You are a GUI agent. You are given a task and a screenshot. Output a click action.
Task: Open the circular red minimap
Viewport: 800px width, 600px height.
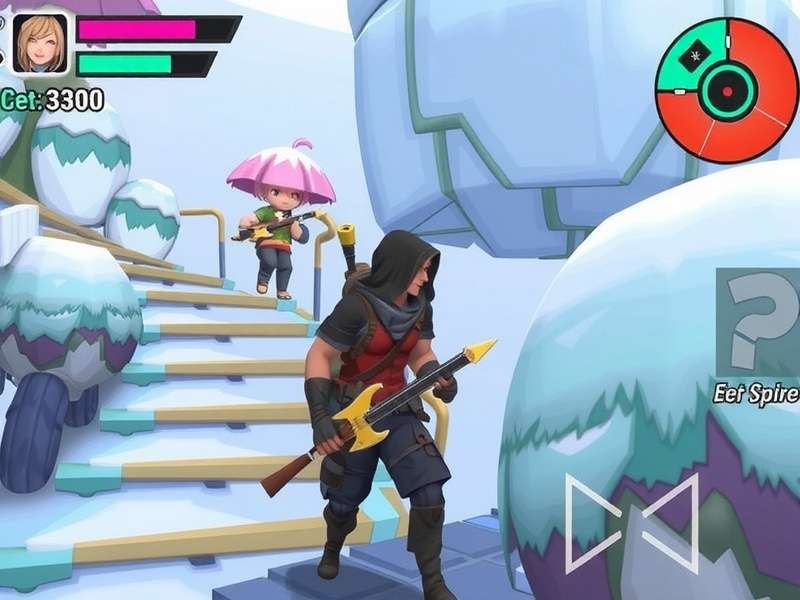click(727, 90)
